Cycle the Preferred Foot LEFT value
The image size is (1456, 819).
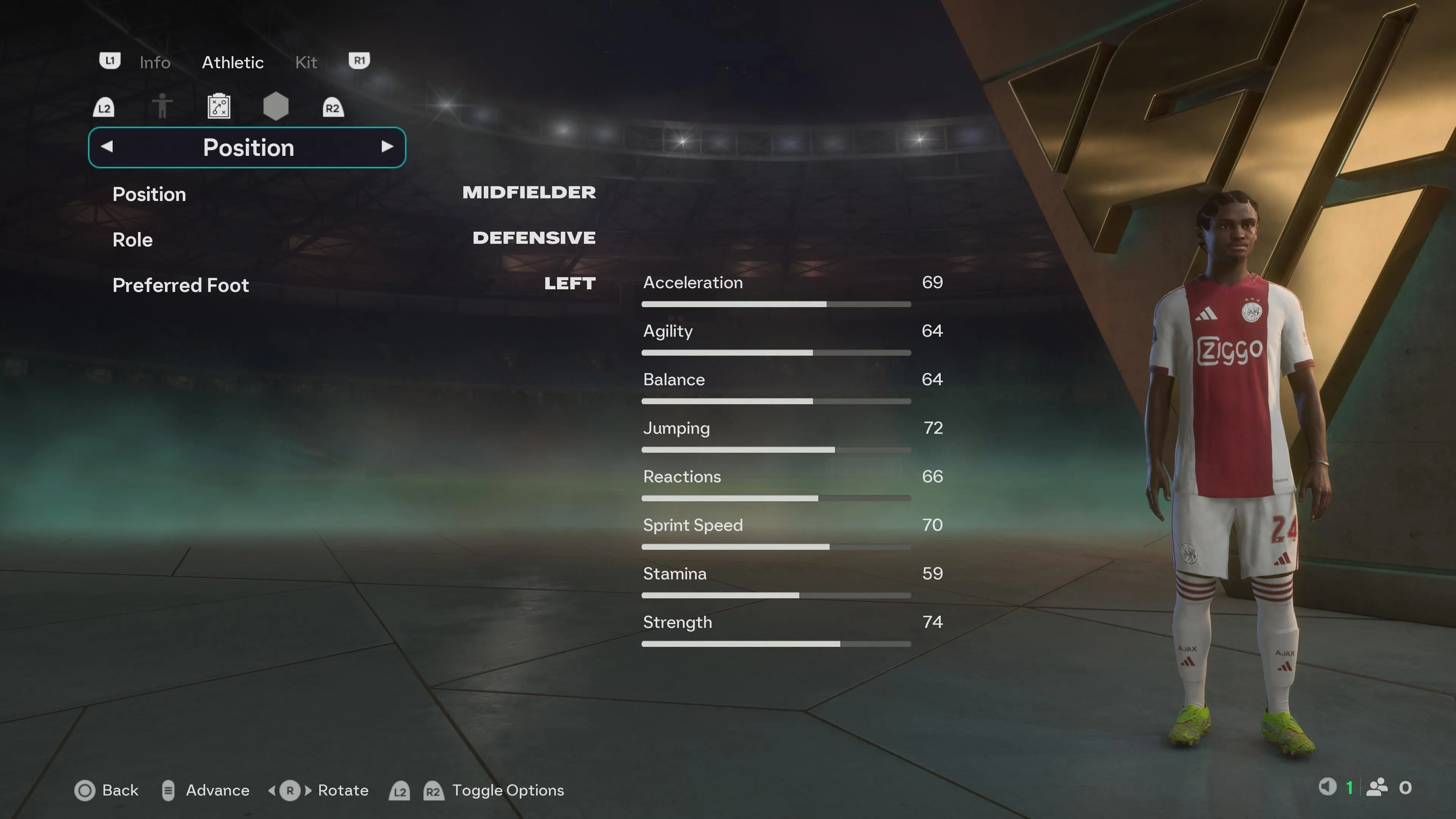click(x=569, y=284)
